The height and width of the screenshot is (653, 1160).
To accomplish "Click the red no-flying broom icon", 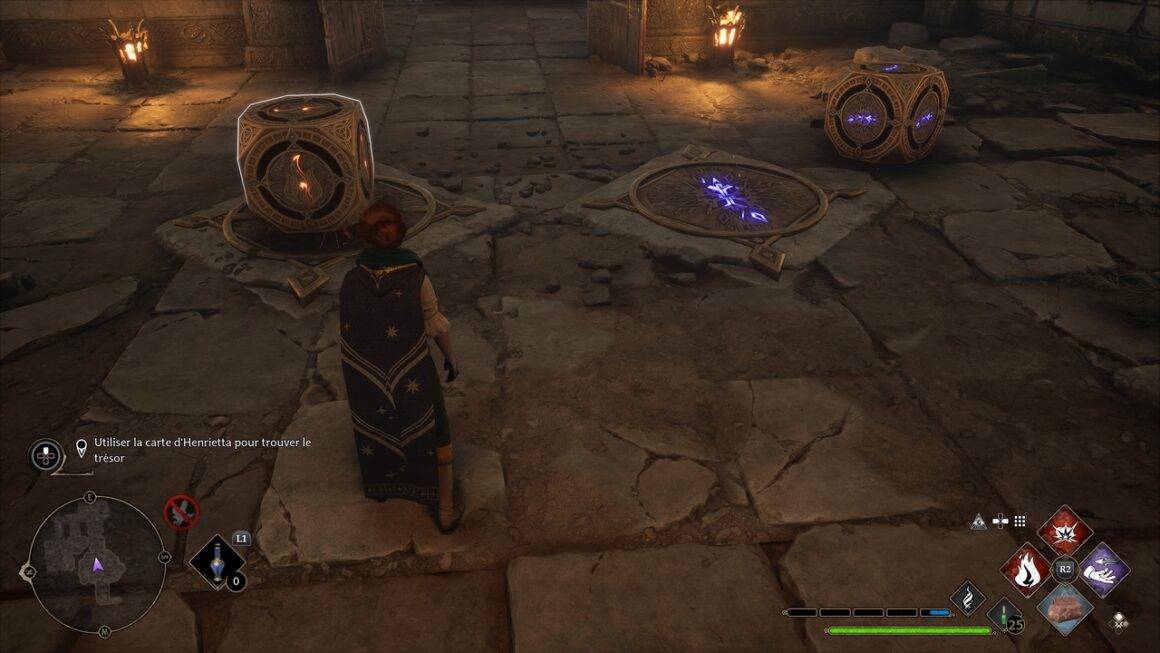I will (181, 513).
